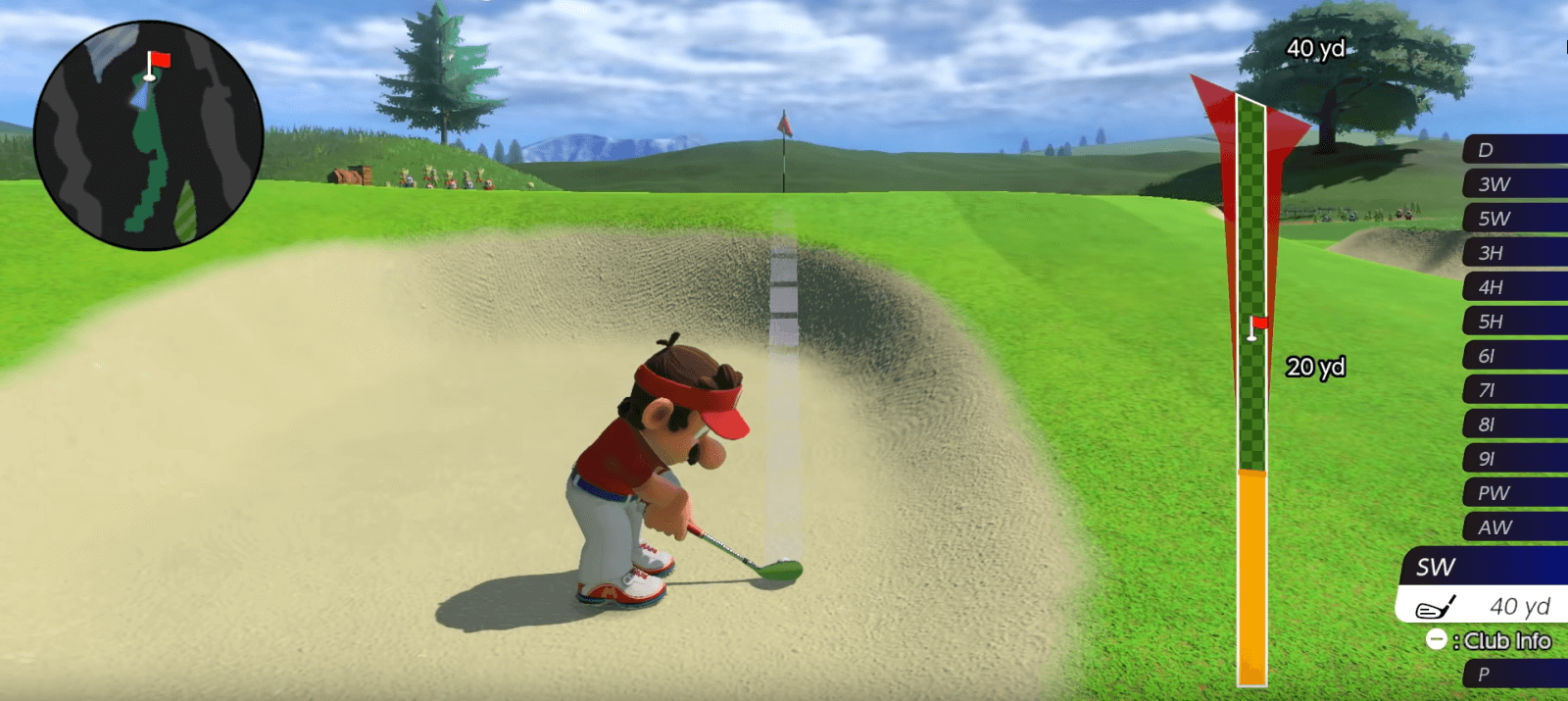Screen dimensions: 1568x701
Task: Pick the 7I iron club
Action: point(1514,390)
